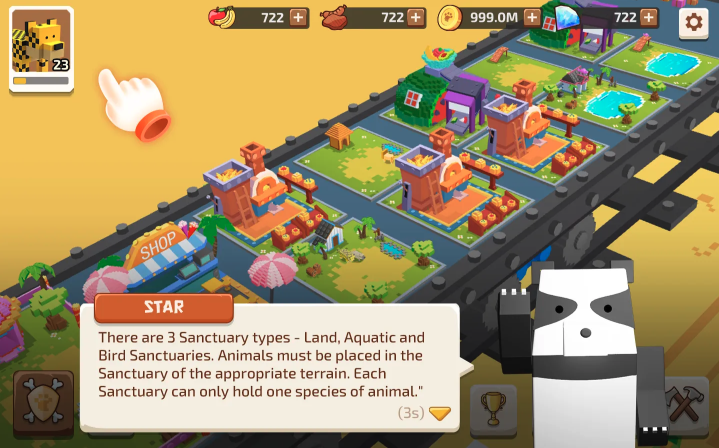Open the skull shield button
This screenshot has height=448, width=719.
click(x=43, y=407)
